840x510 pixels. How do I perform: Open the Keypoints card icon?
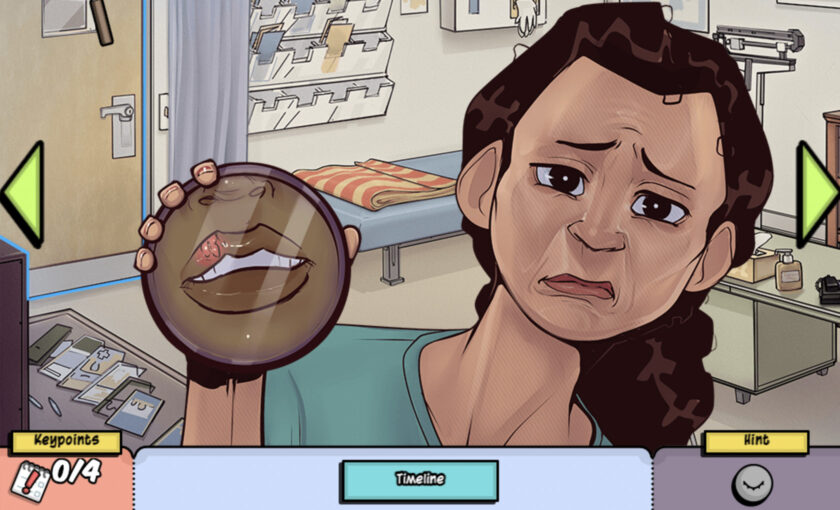[28, 481]
